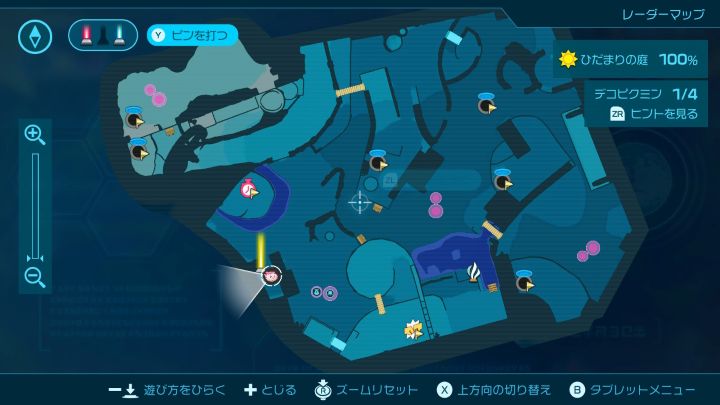Click the white flame marker on the map
720x405 pixels.
pos(476,270)
